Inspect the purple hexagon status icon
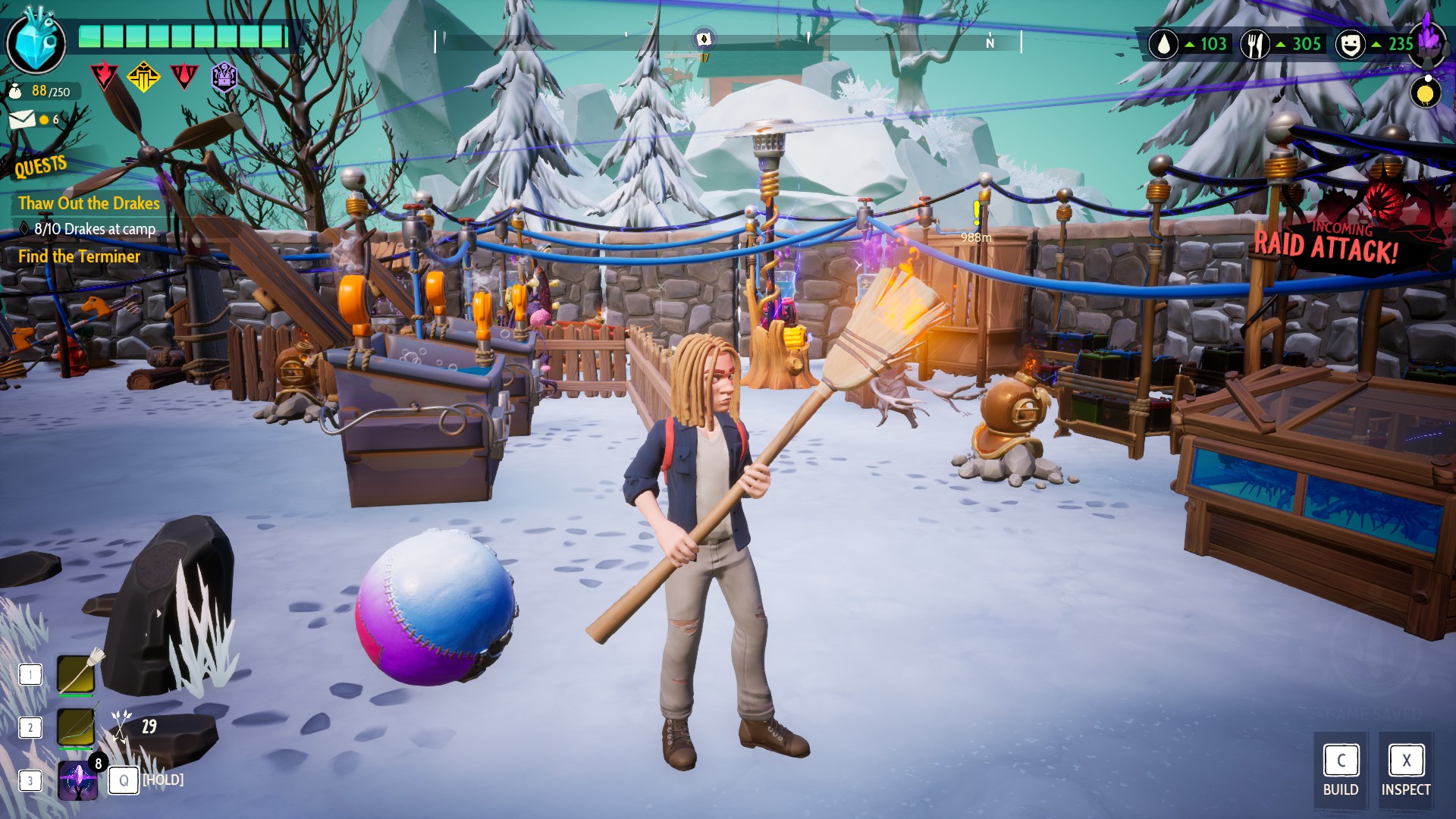Viewport: 1456px width, 819px height. pos(224,77)
